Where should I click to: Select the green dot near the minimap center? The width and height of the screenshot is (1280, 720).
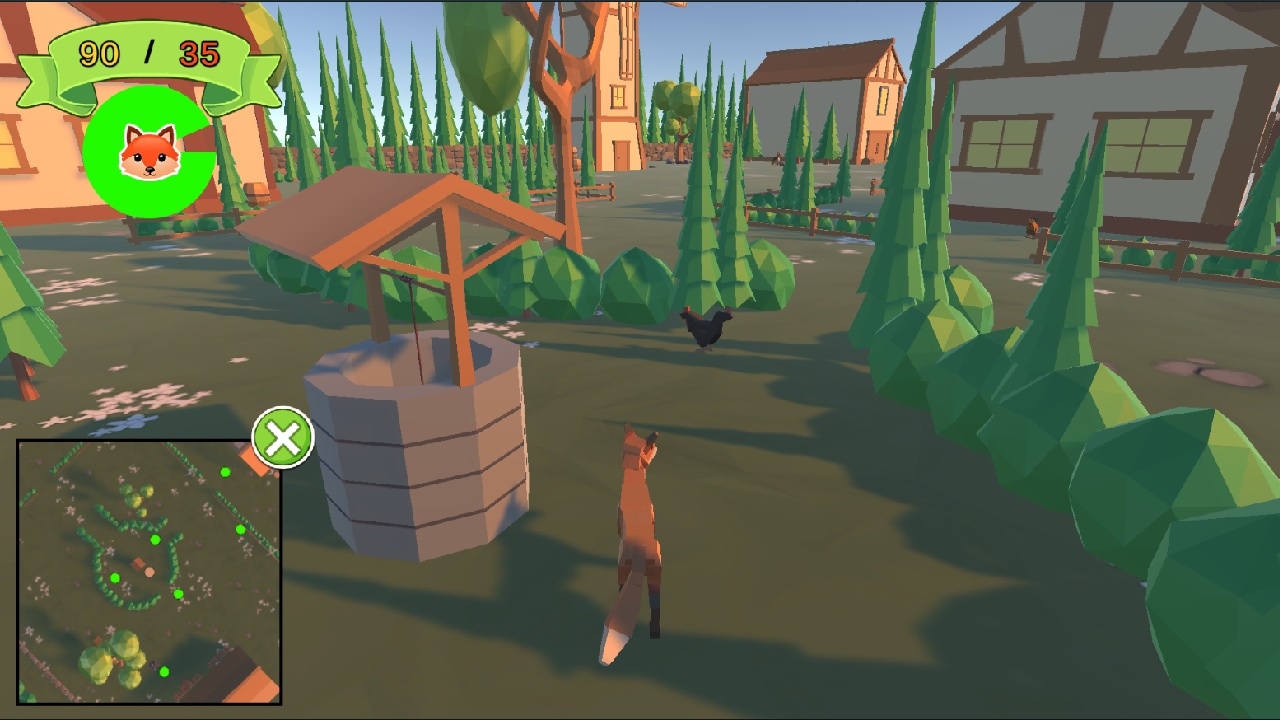(155, 538)
